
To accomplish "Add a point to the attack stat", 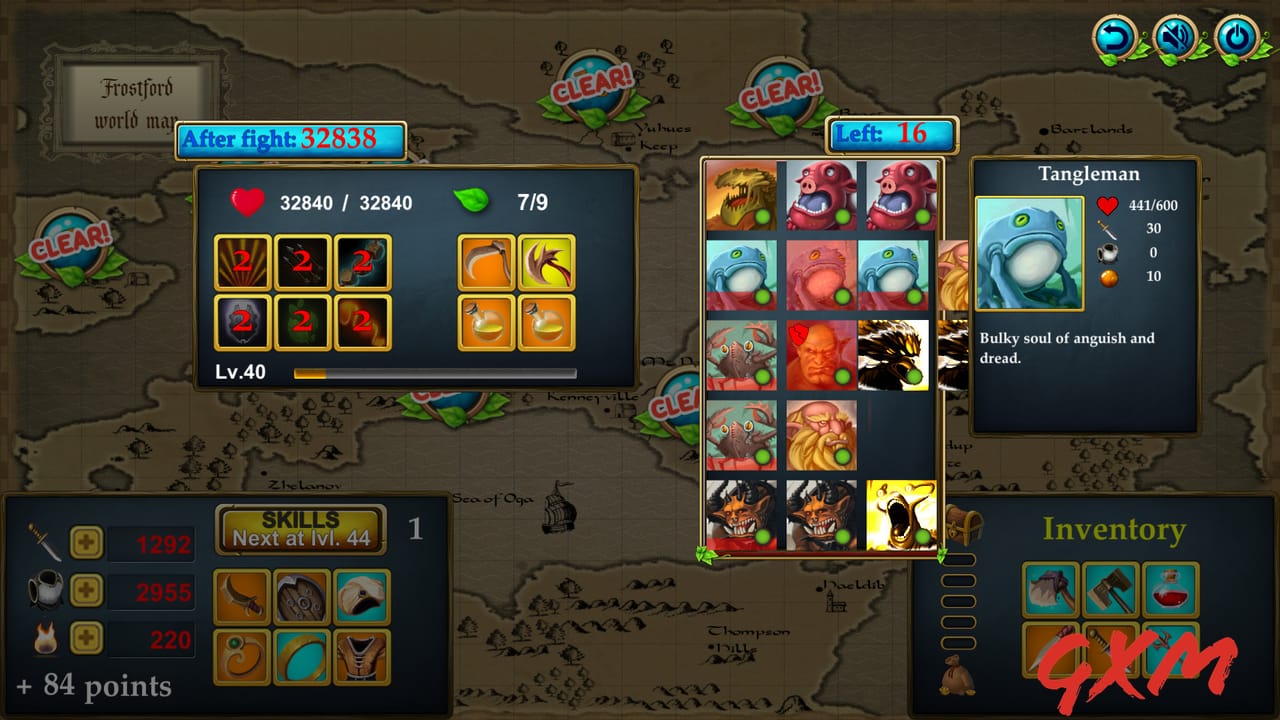I will pyautogui.click(x=85, y=540).
